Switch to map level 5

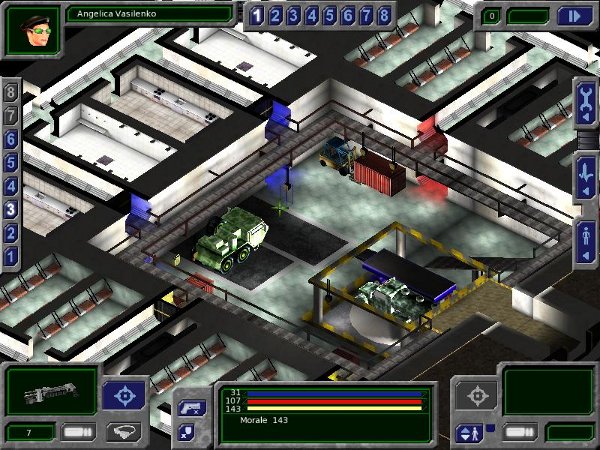pos(12,162)
